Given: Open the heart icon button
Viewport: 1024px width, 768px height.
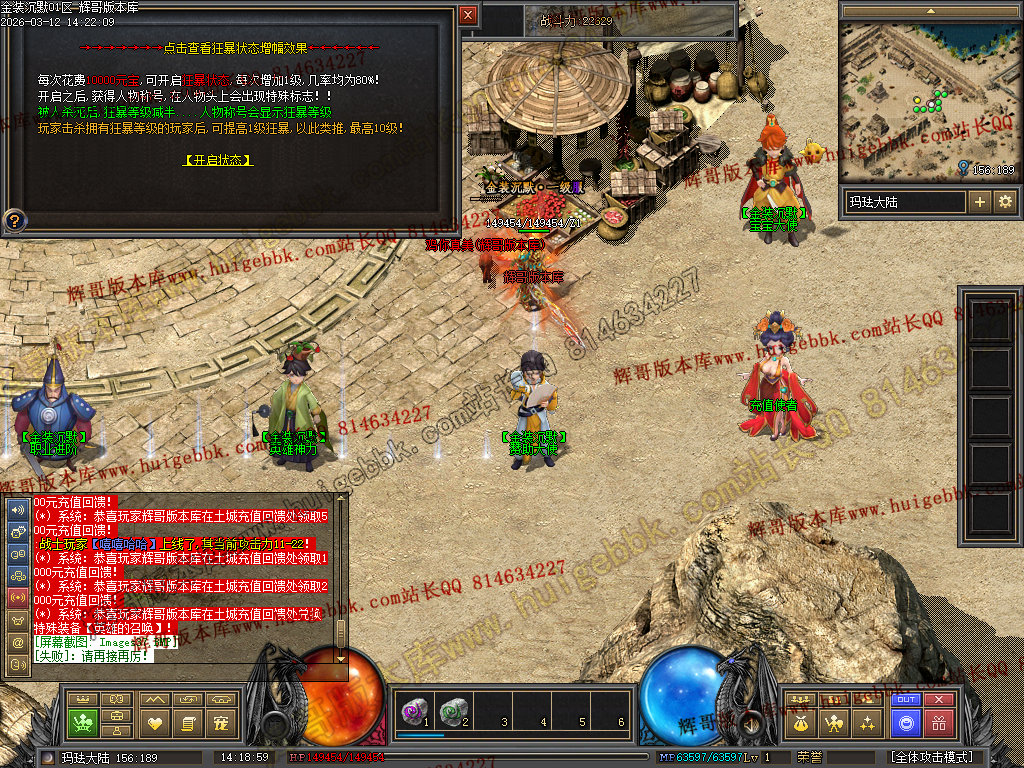Looking at the screenshot, I should click(x=154, y=722).
